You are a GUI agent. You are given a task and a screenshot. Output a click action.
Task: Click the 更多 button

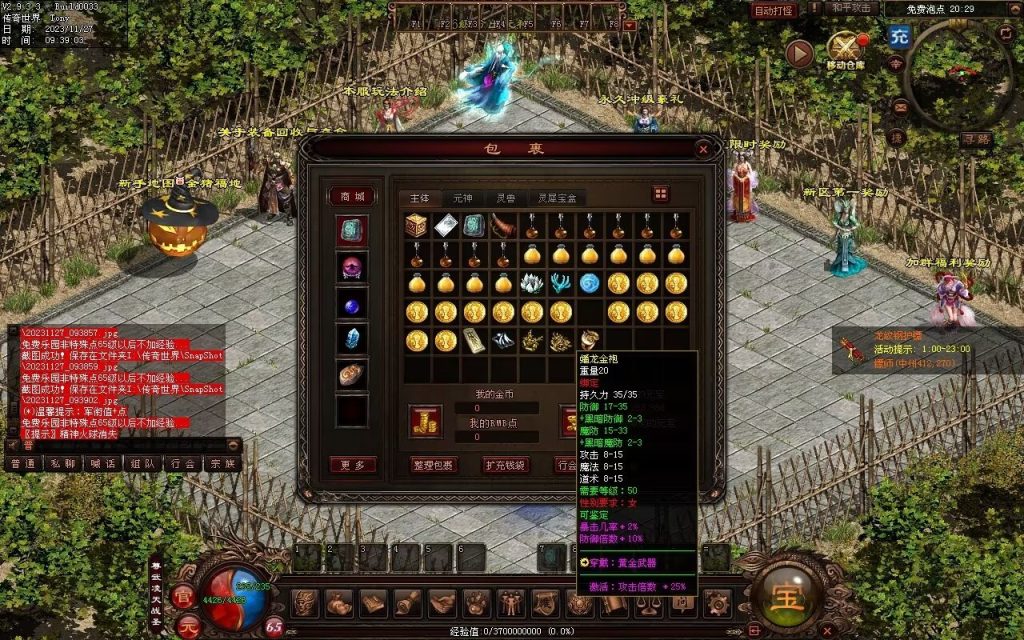[352, 465]
